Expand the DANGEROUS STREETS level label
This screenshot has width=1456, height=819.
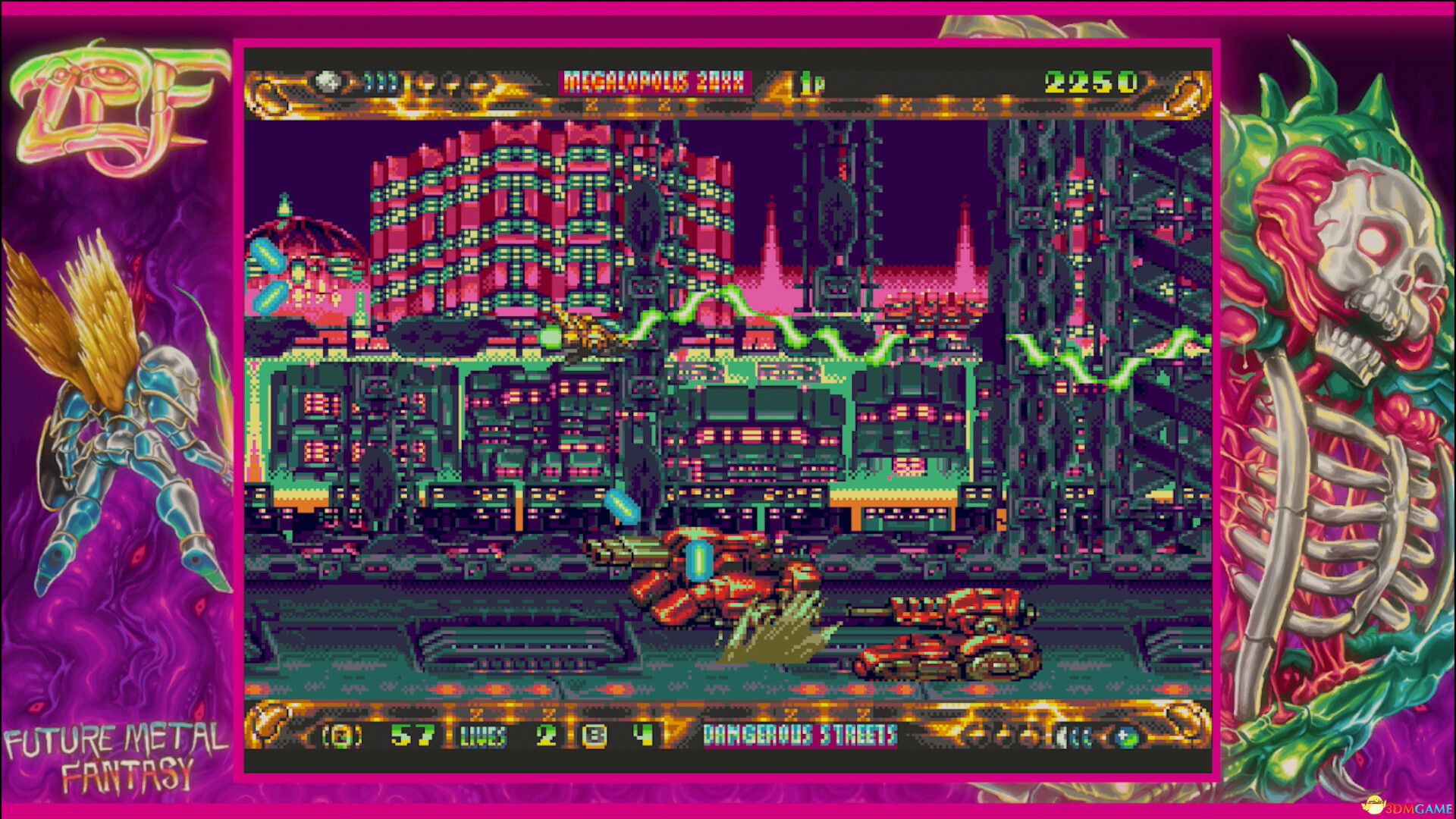[x=800, y=734]
